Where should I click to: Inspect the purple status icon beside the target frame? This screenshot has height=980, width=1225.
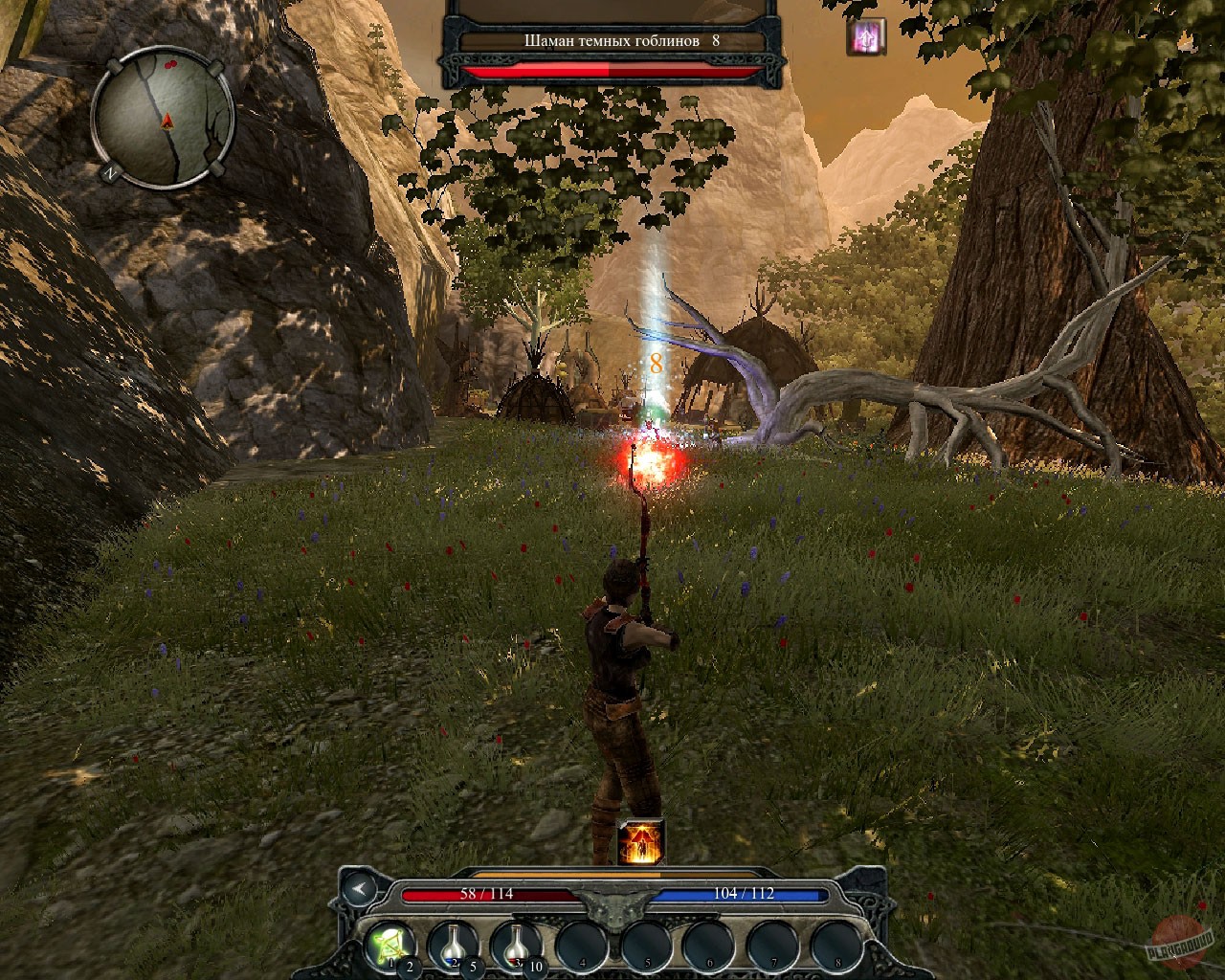[x=866, y=37]
